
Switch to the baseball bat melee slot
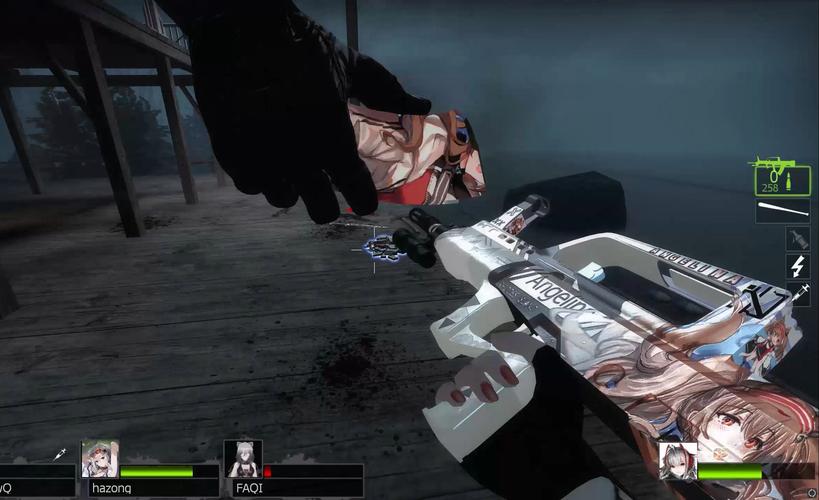[782, 212]
